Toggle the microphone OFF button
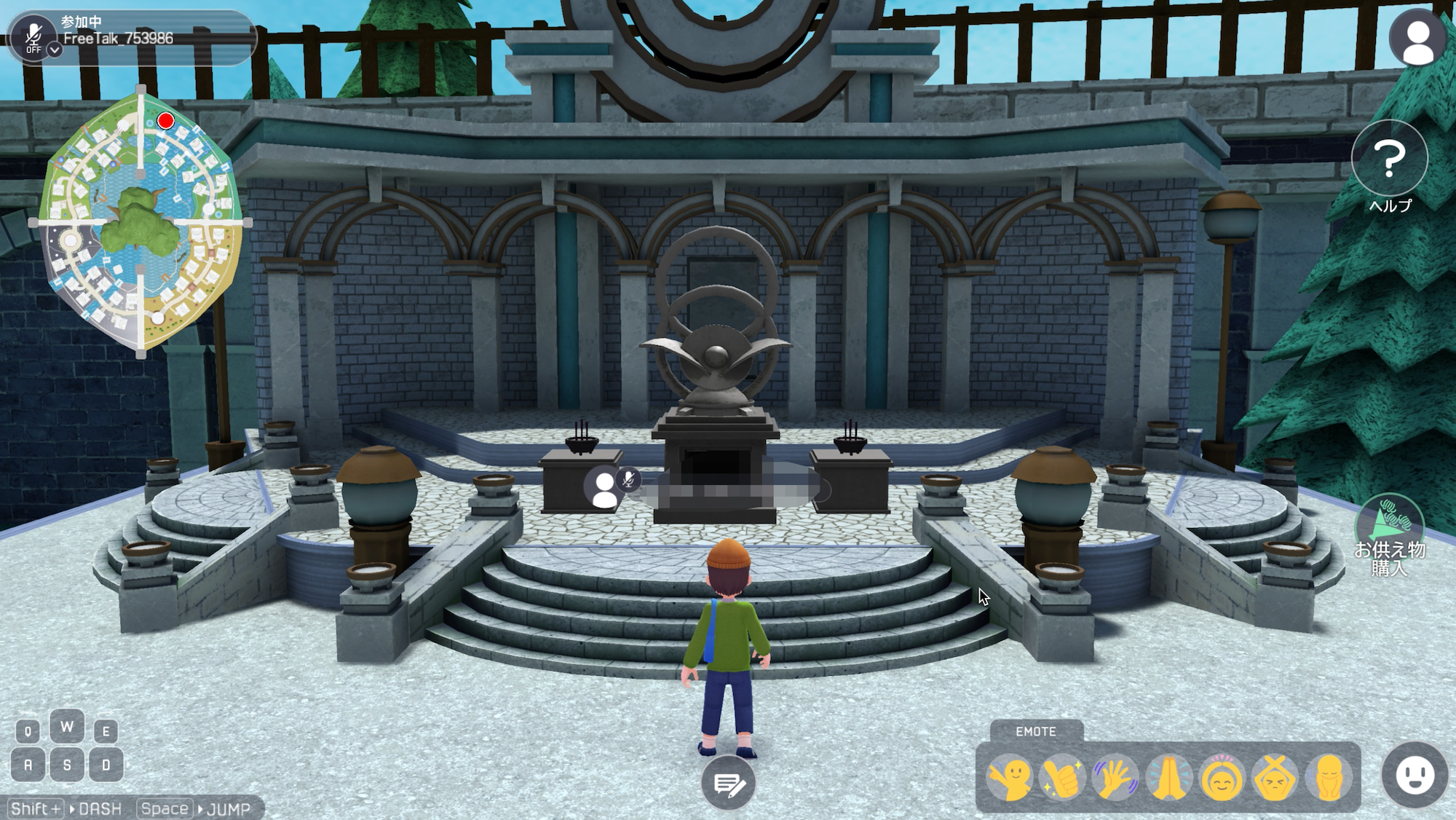The height and width of the screenshot is (820, 1456). [x=33, y=35]
